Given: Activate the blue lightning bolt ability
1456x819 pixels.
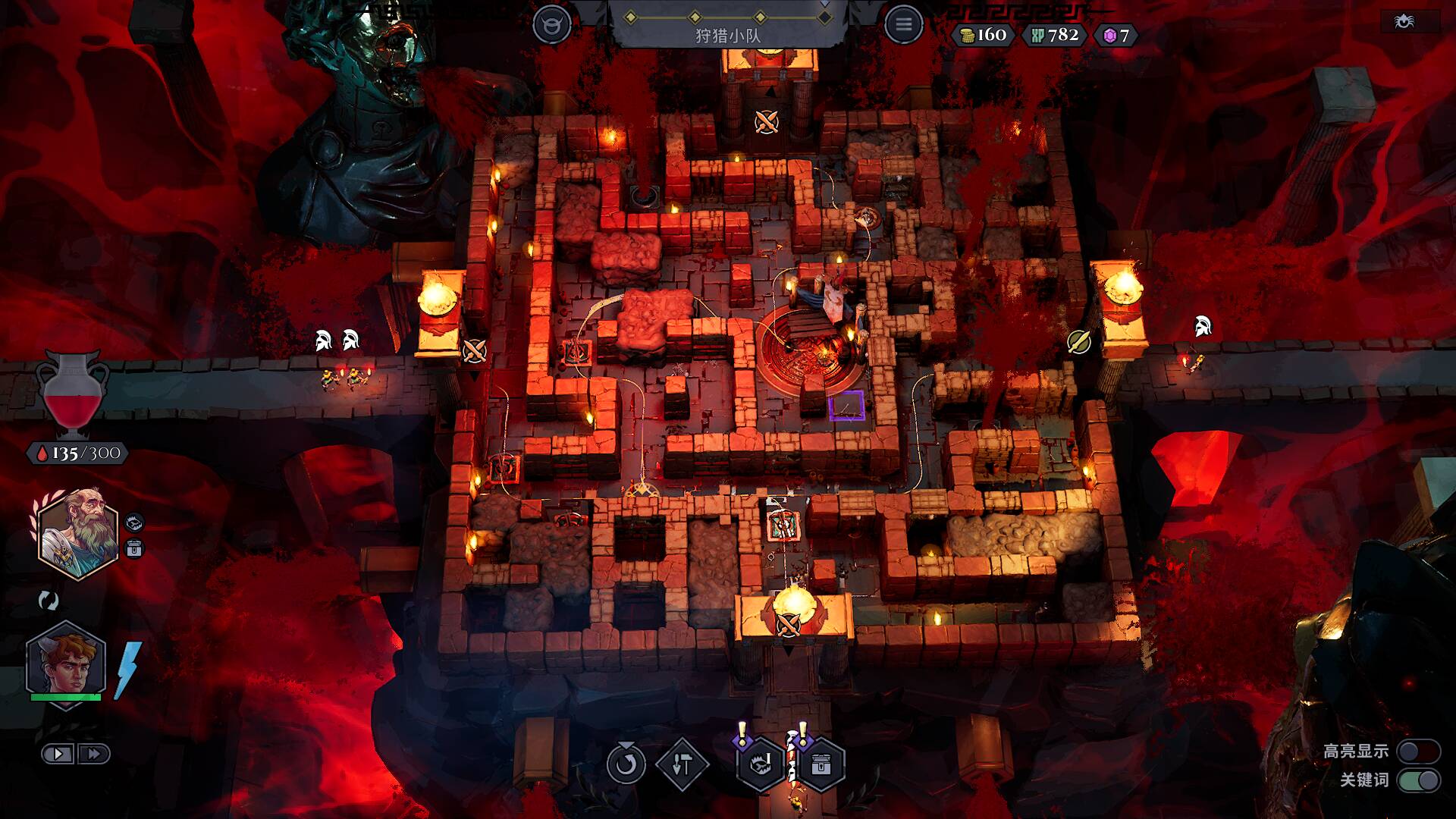Looking at the screenshot, I should 127,670.
